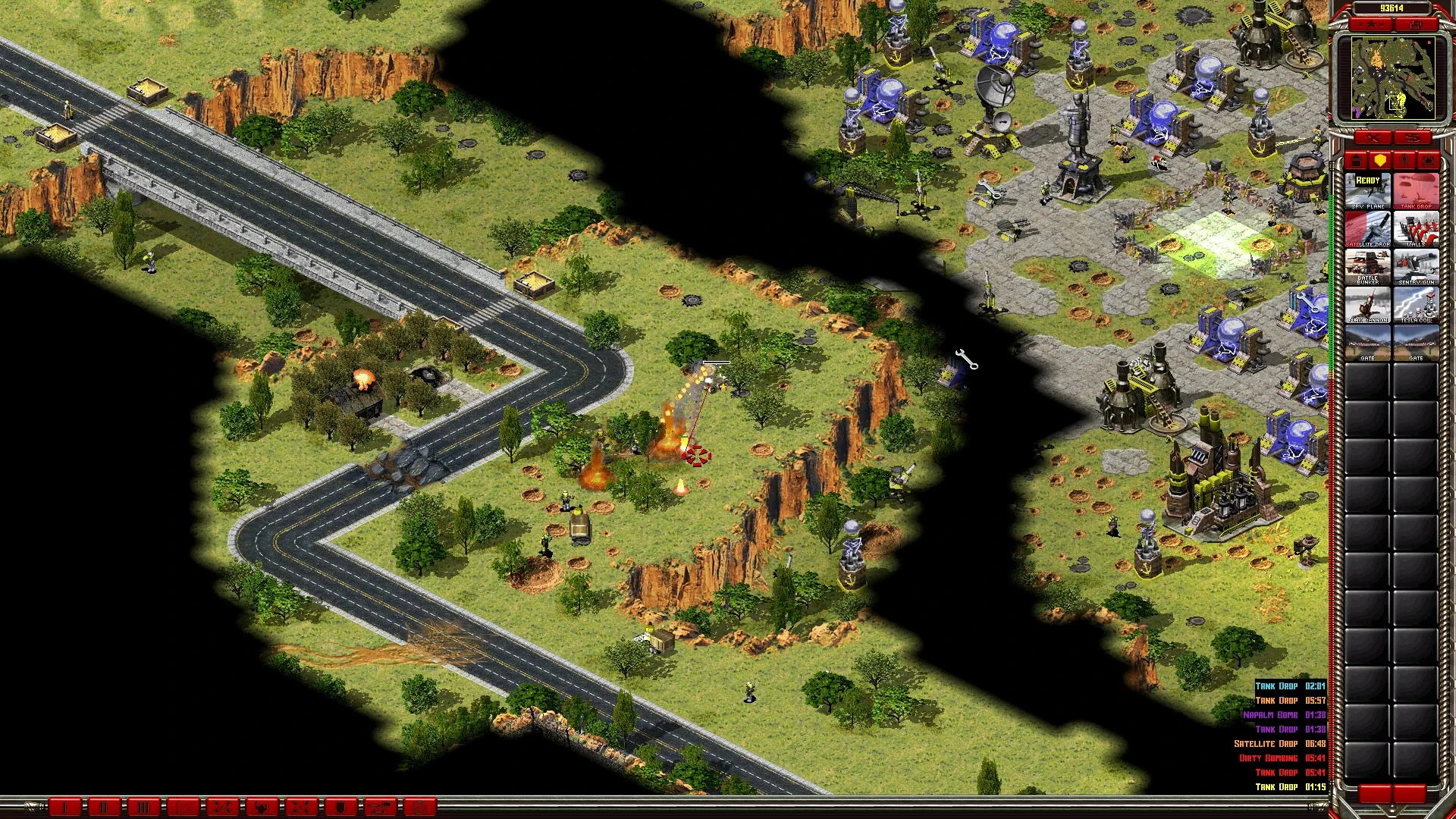Activate the sell button beside repair

(x=1412, y=138)
